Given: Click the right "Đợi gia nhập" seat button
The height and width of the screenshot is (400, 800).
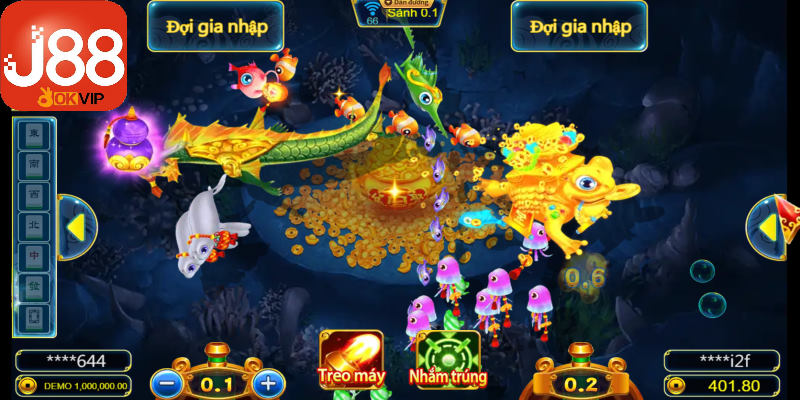Looking at the screenshot, I should [579, 26].
